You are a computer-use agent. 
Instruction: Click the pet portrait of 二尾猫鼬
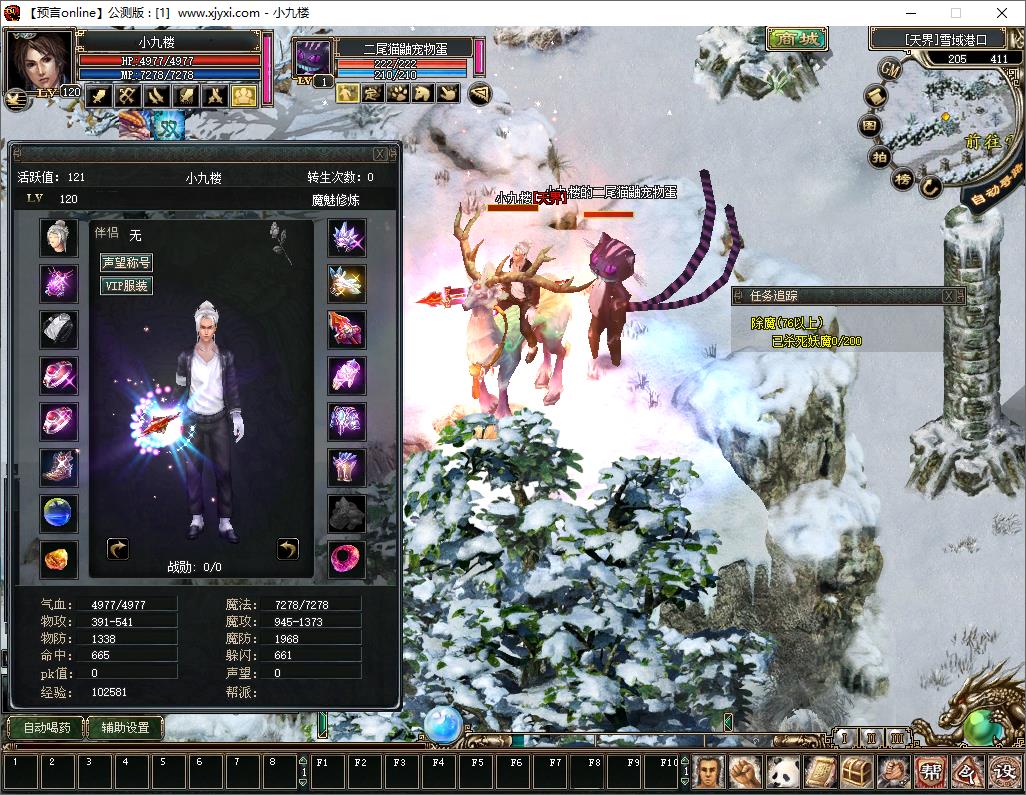pos(313,59)
